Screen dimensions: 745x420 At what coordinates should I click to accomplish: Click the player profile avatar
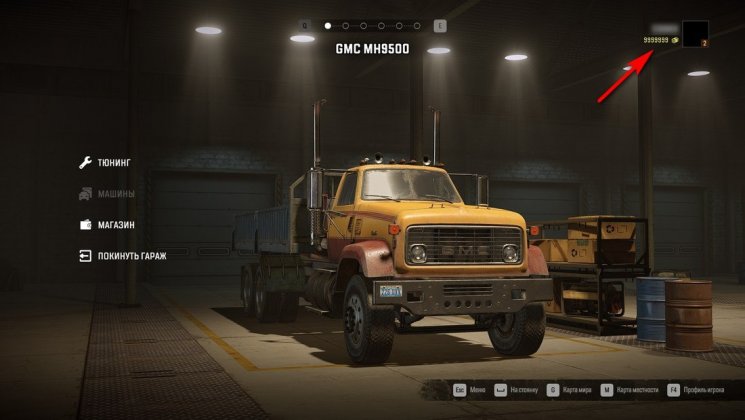coord(695,34)
